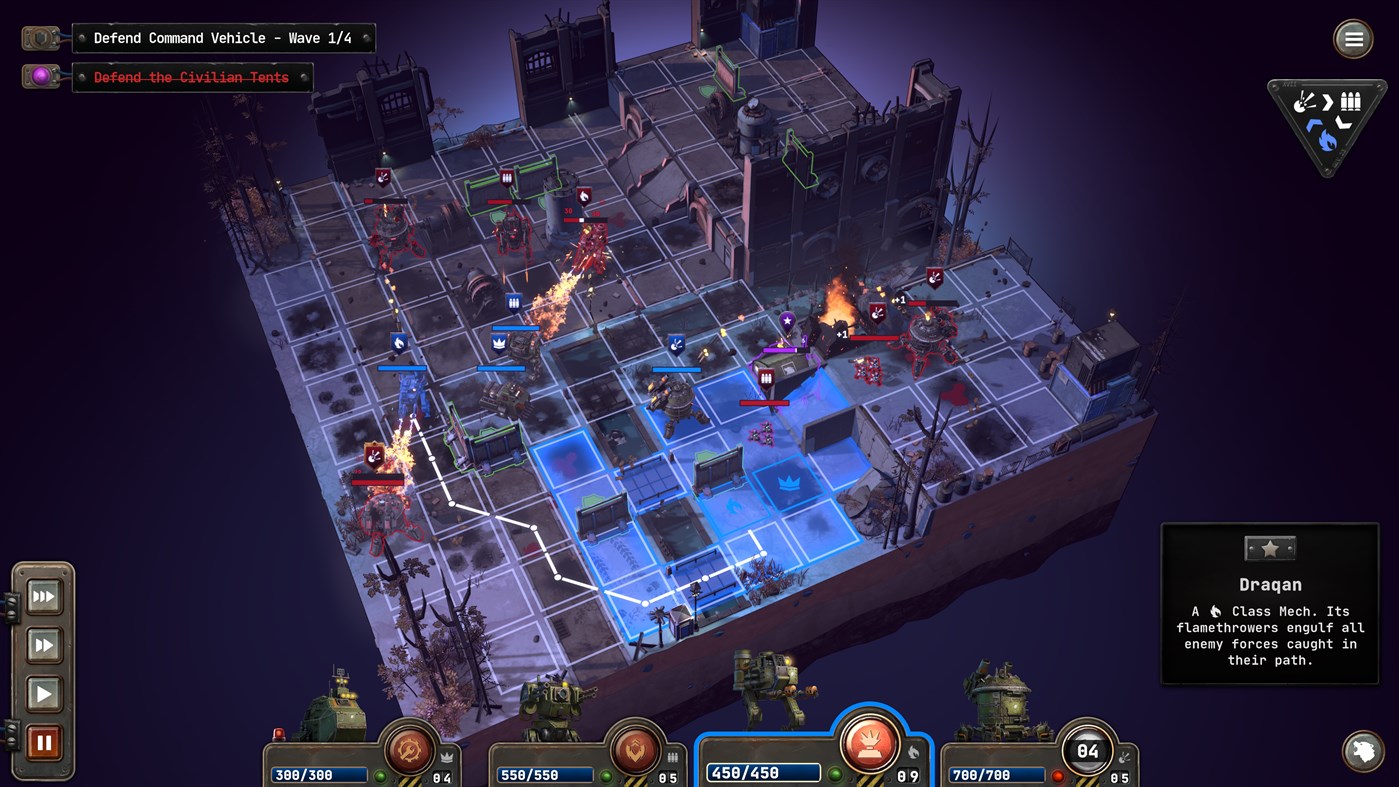This screenshot has height=787, width=1399.
Task: Click the creature icon in the bottom right corner
Action: (x=1363, y=749)
